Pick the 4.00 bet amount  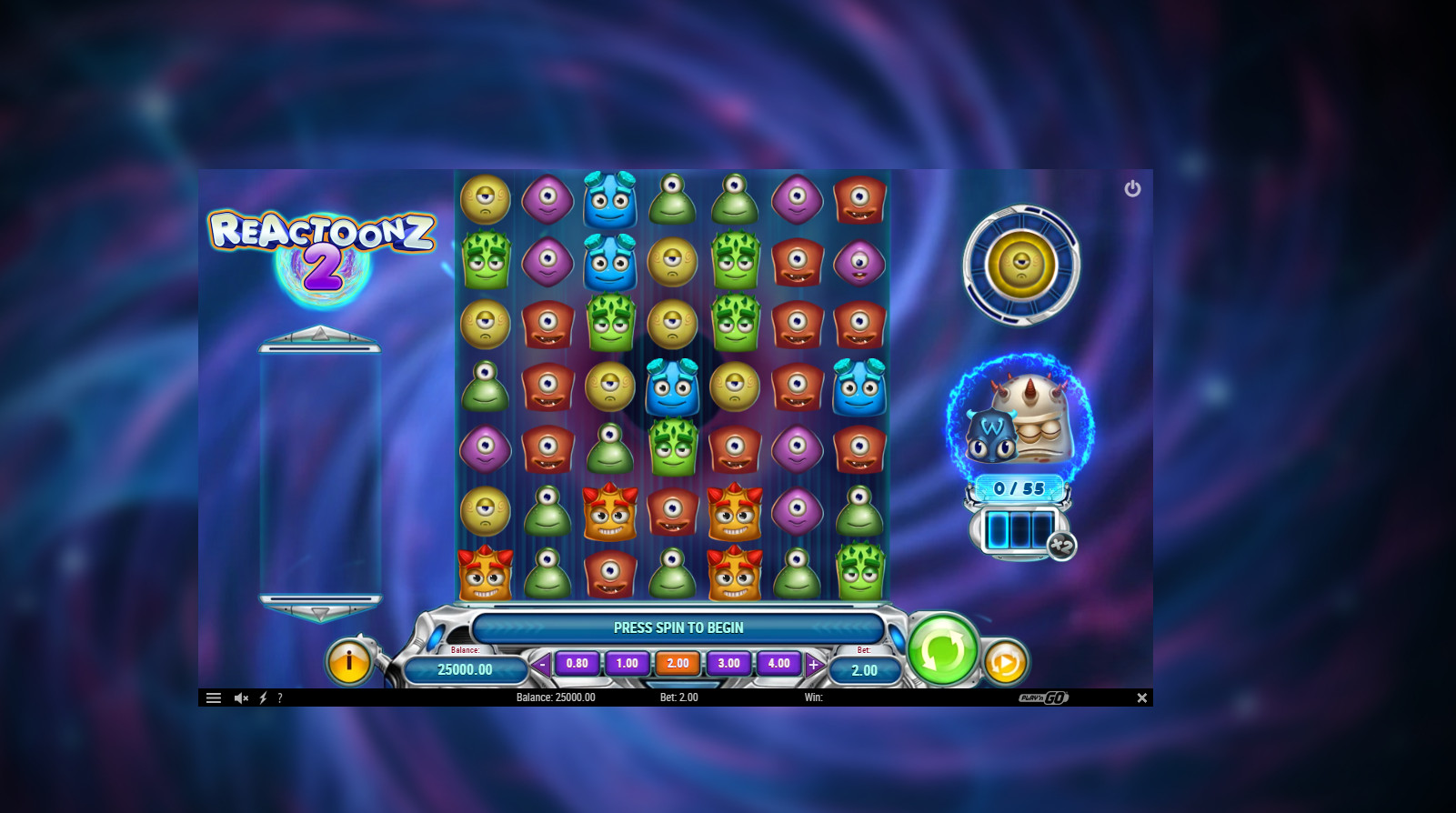point(778,664)
